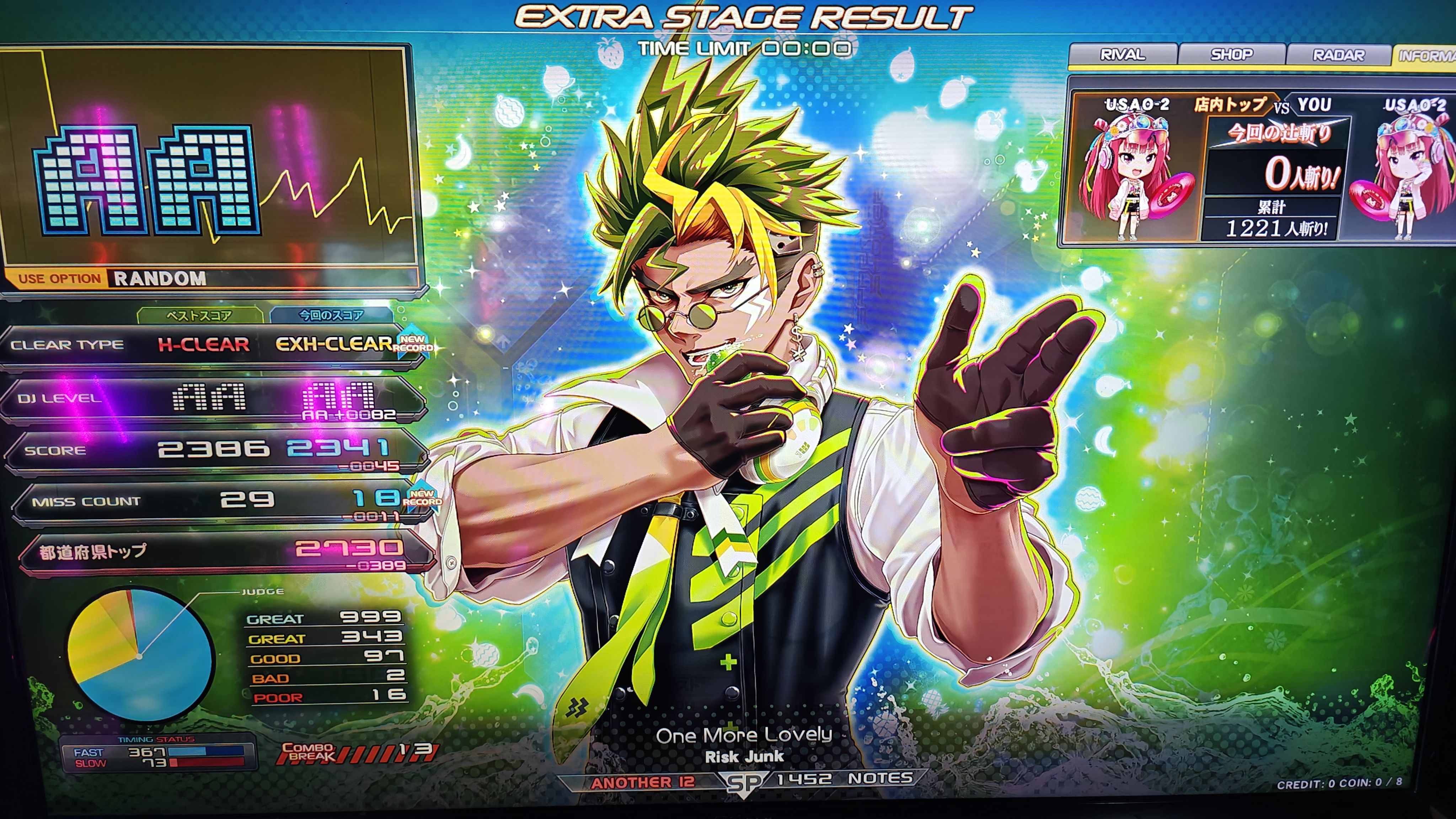Switch to the ベストスコア tab
Image resolution: width=1456 pixels, height=819 pixels.
point(199,315)
